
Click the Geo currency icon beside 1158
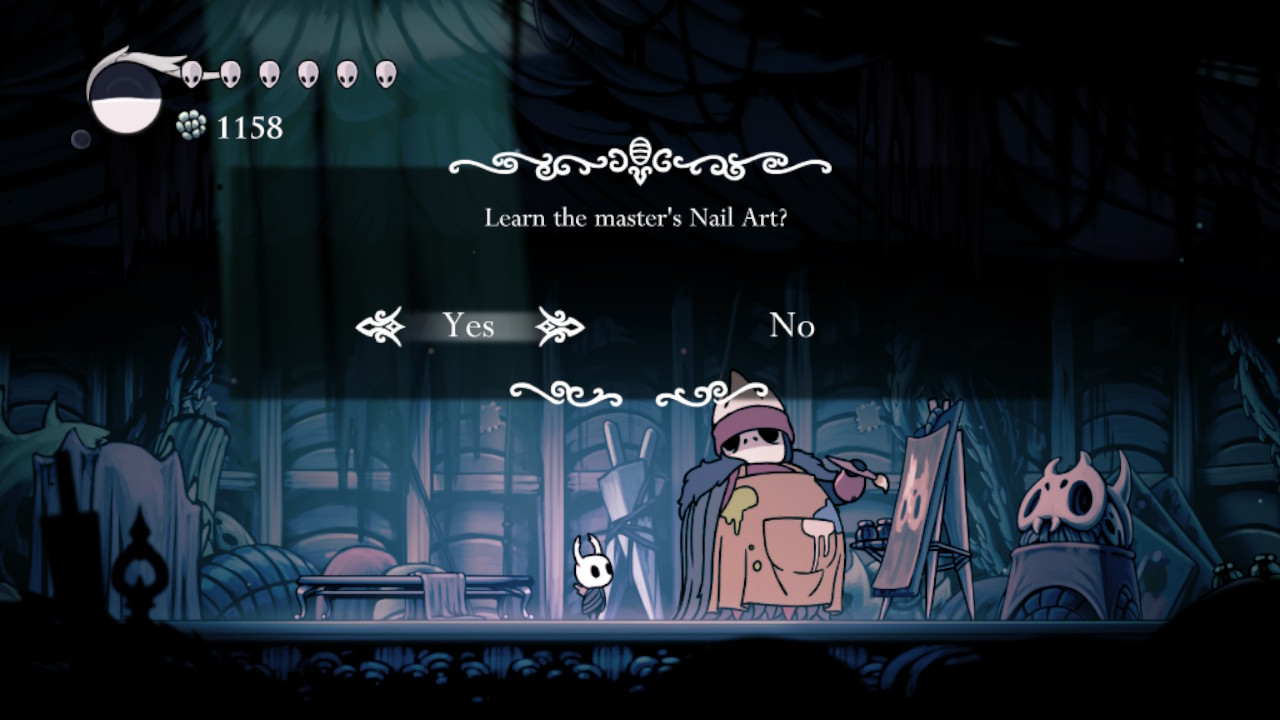click(x=192, y=126)
